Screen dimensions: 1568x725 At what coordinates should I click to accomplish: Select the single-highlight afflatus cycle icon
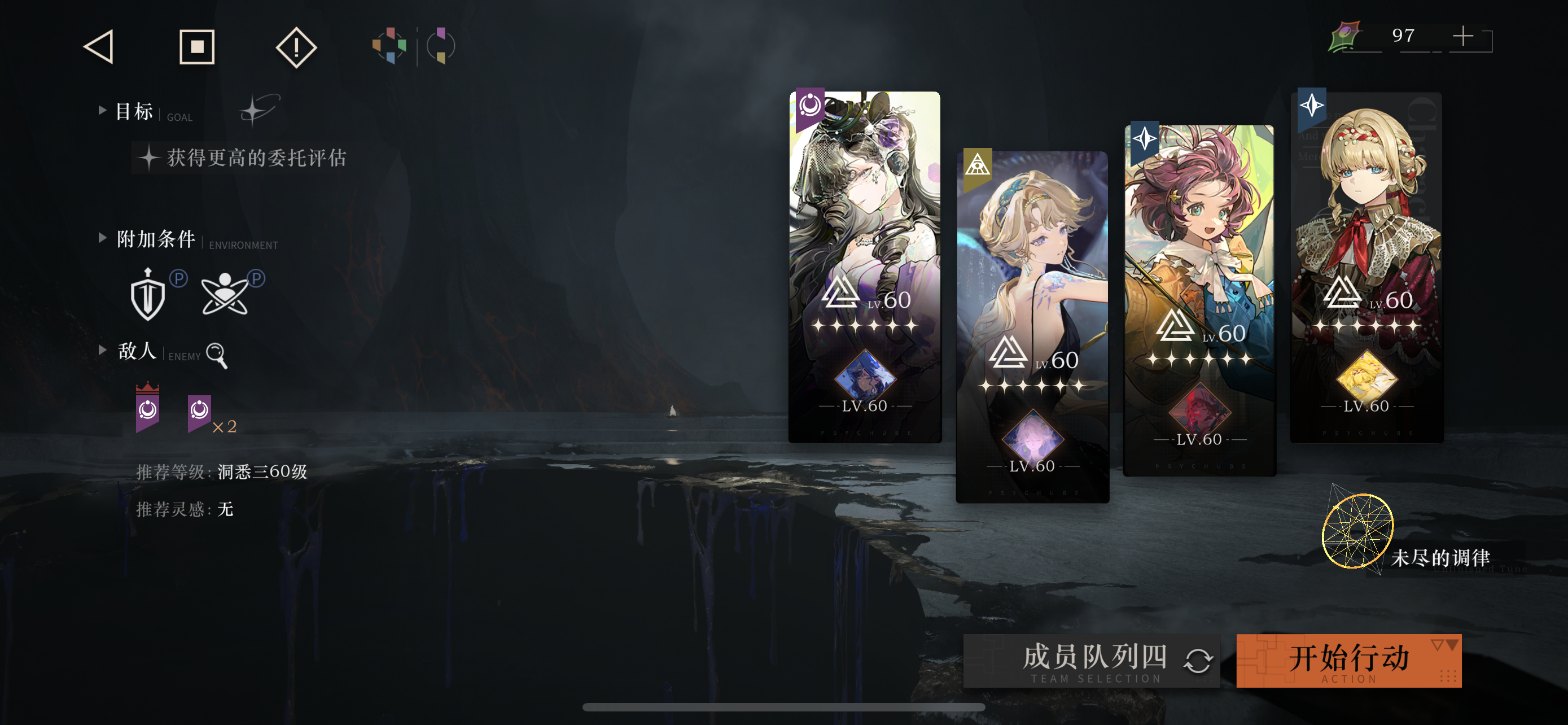[440, 46]
